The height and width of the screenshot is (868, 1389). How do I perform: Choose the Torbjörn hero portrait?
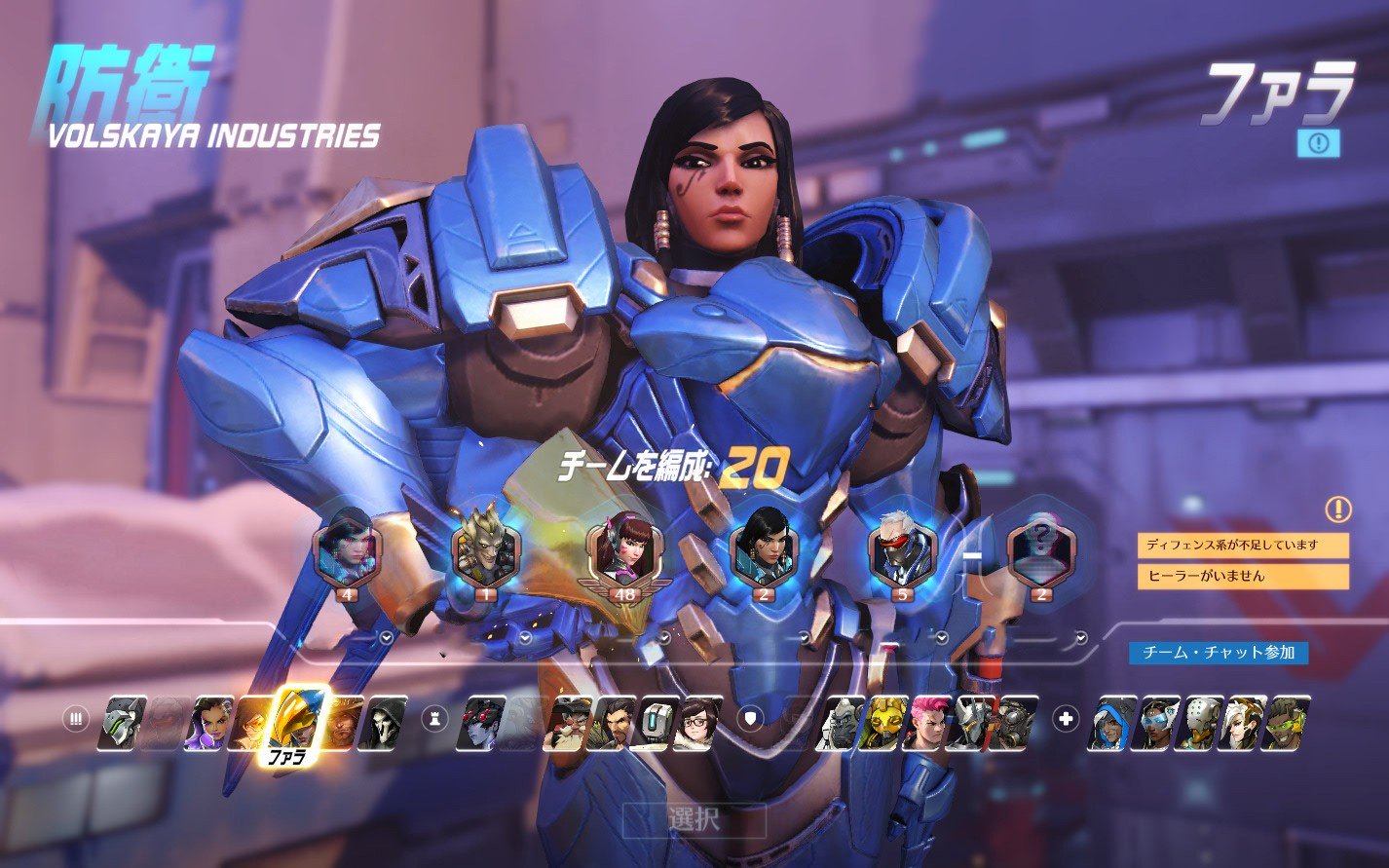[571, 722]
